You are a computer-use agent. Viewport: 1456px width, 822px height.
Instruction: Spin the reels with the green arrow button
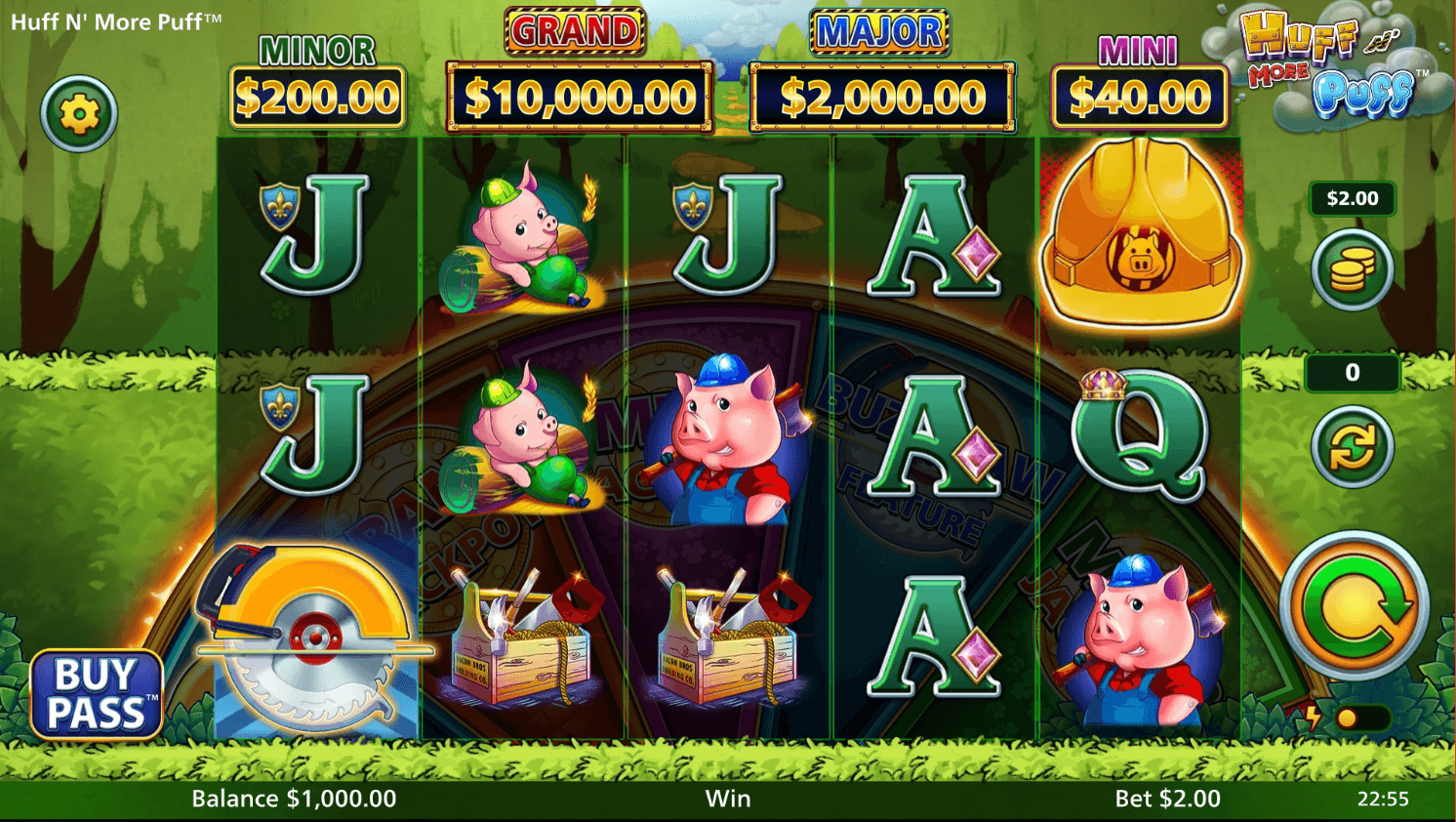click(x=1354, y=605)
